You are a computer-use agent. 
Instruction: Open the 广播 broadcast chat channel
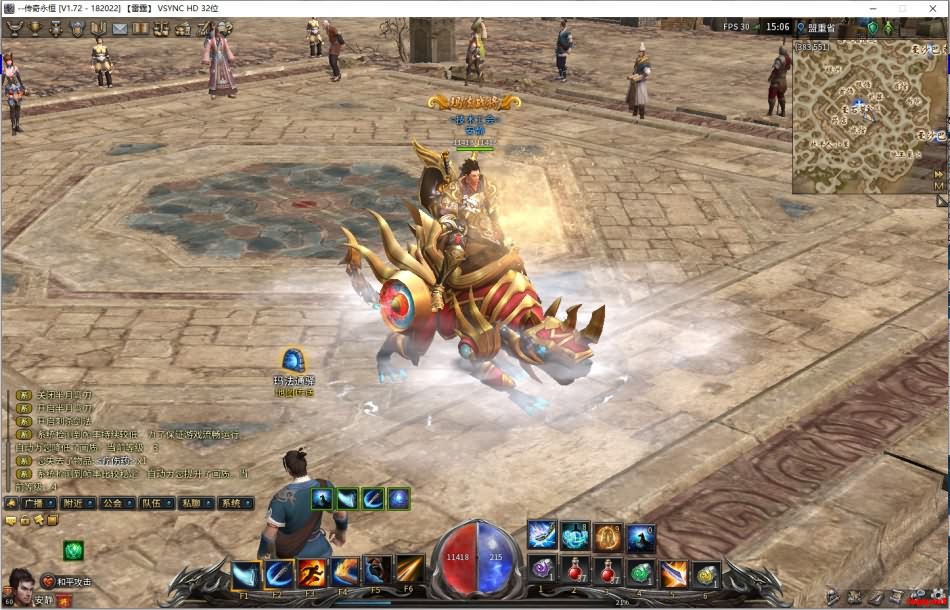point(32,503)
